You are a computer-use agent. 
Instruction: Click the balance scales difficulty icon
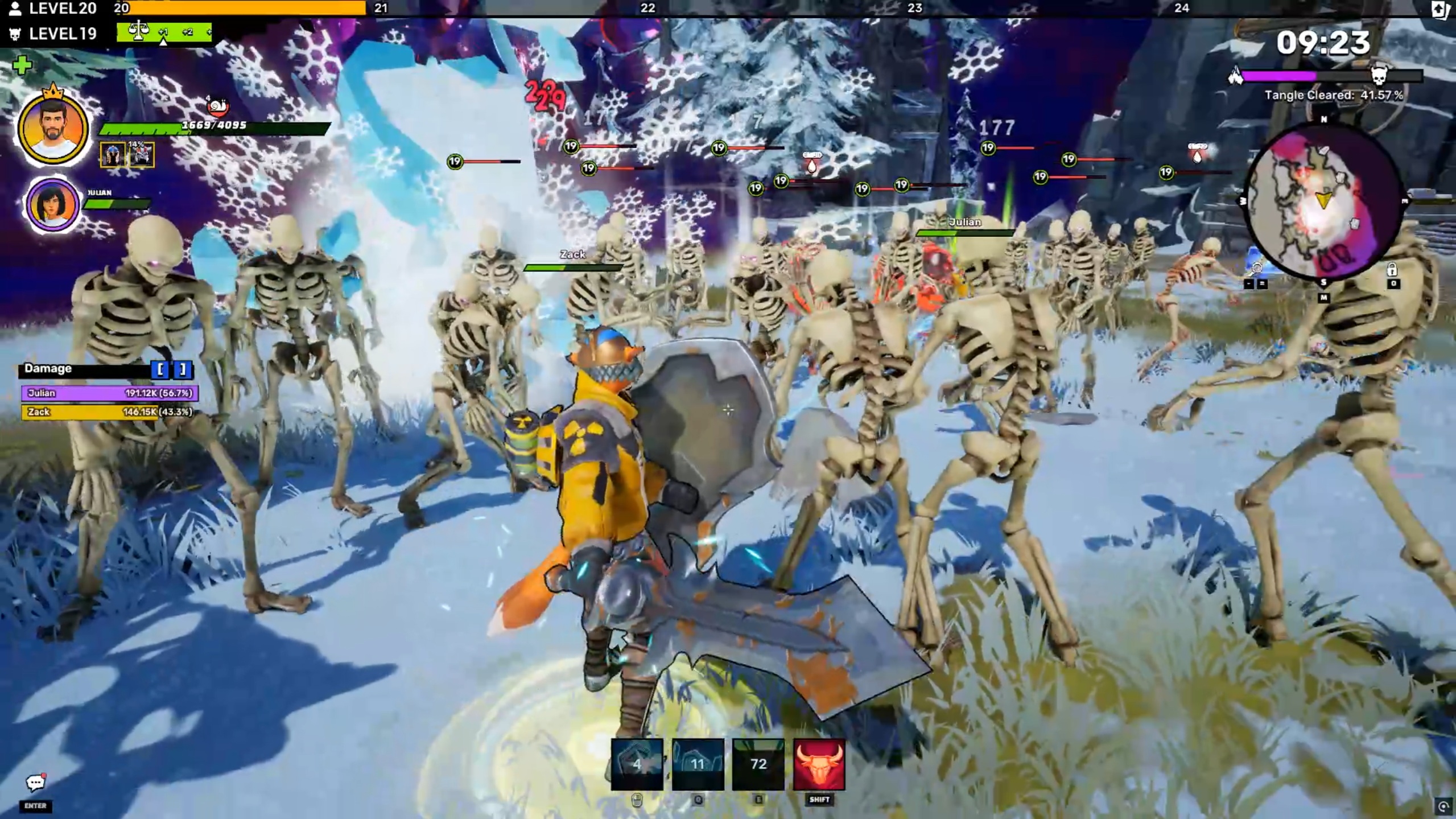coord(138,31)
